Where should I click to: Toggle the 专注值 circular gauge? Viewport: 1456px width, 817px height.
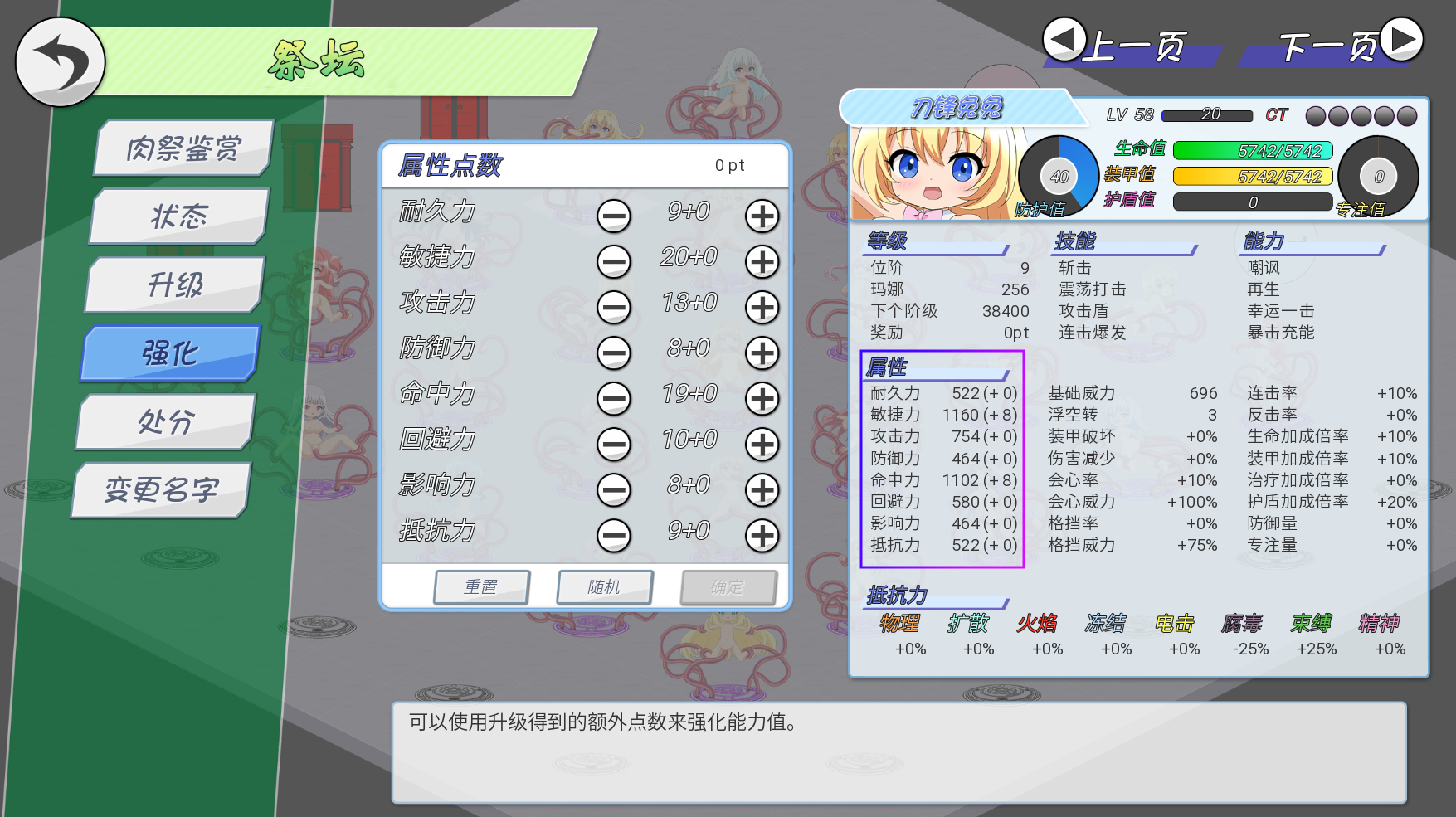[1380, 175]
